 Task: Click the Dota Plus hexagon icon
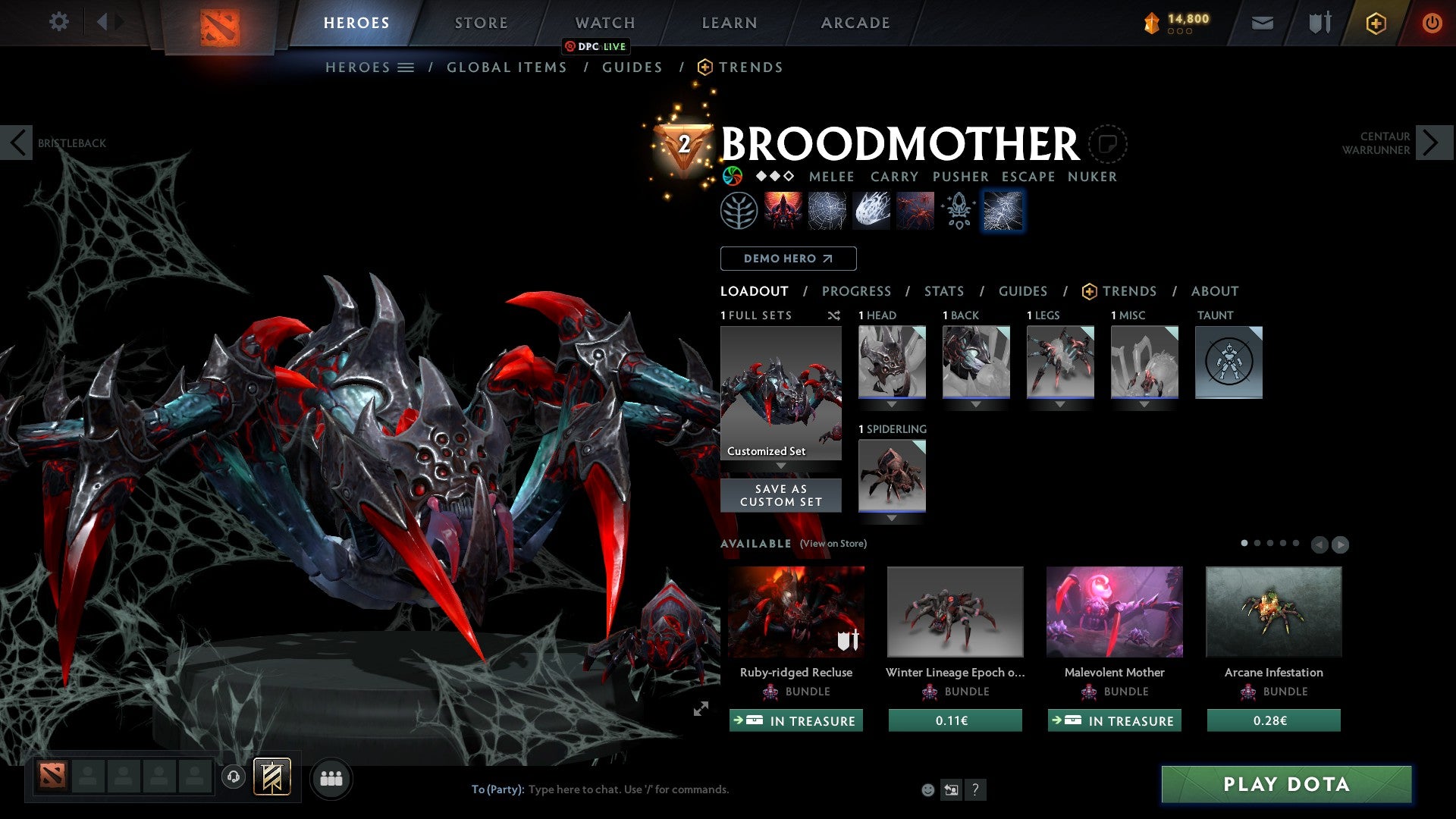click(1375, 23)
